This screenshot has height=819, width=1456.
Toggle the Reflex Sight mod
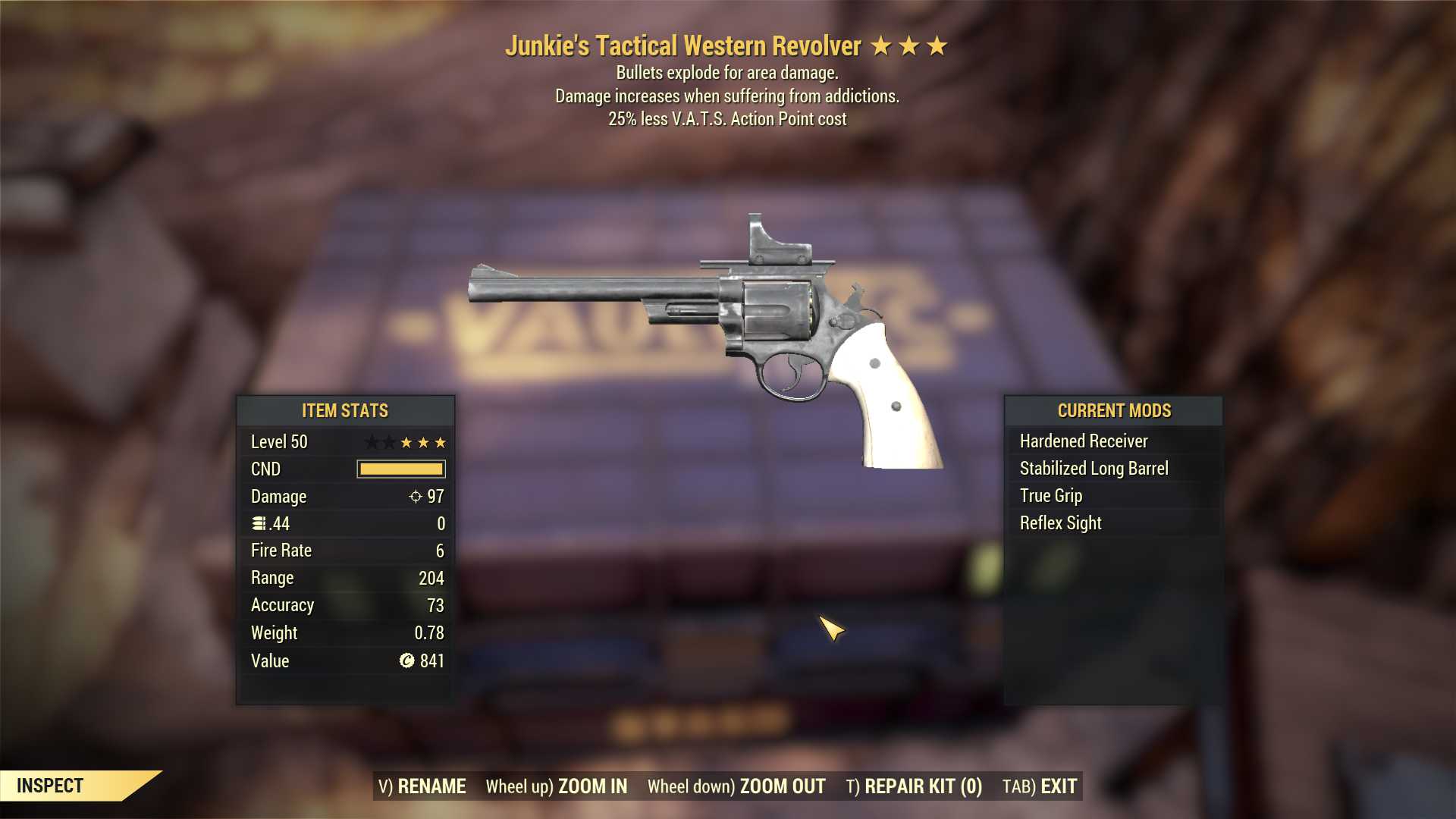(x=1060, y=522)
